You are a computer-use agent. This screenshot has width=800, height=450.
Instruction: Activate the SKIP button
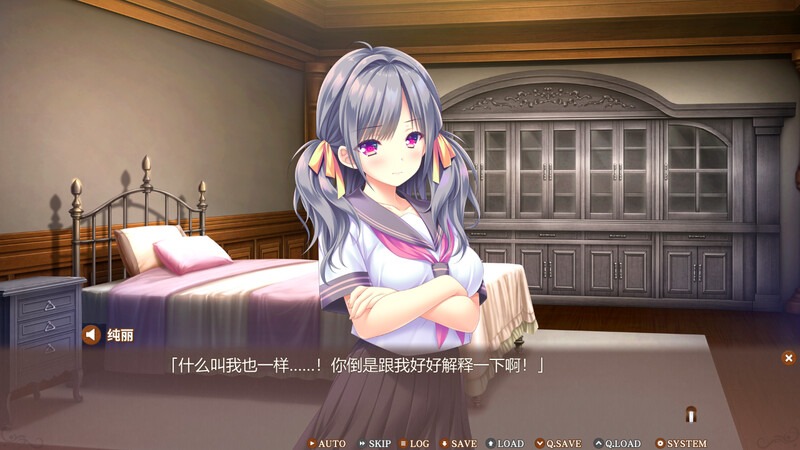click(x=375, y=443)
